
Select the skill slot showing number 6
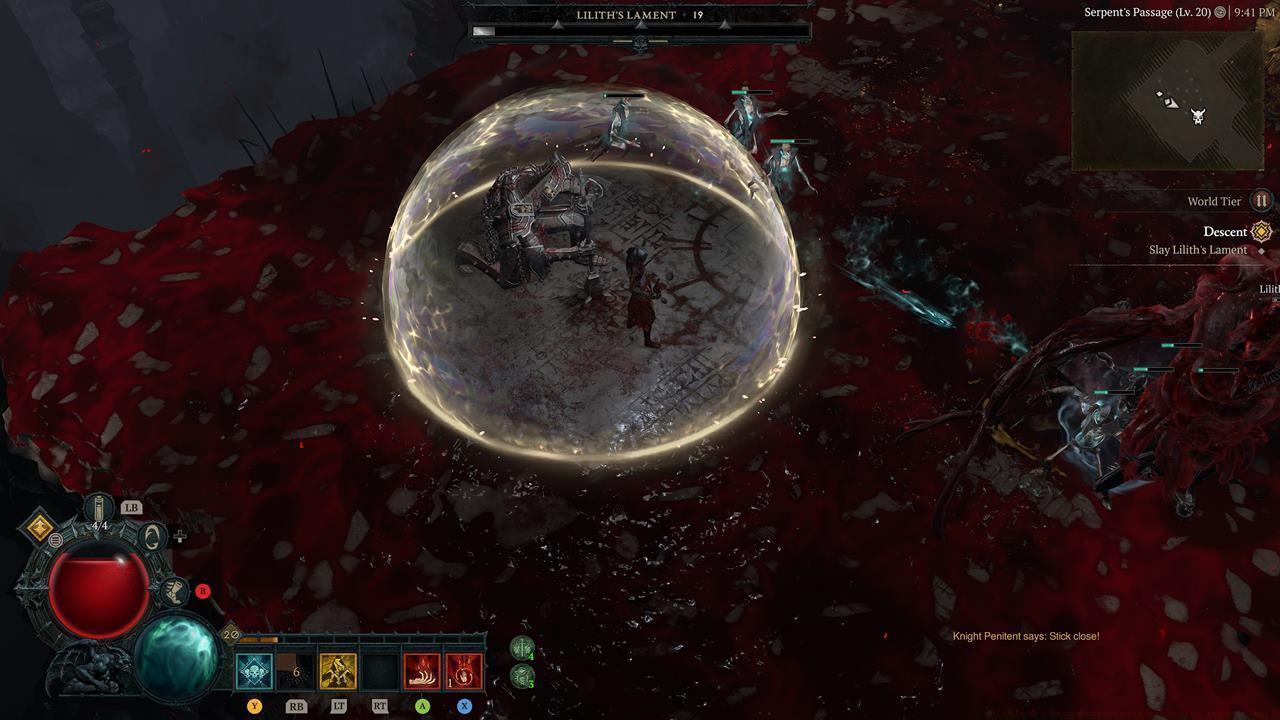click(x=296, y=670)
